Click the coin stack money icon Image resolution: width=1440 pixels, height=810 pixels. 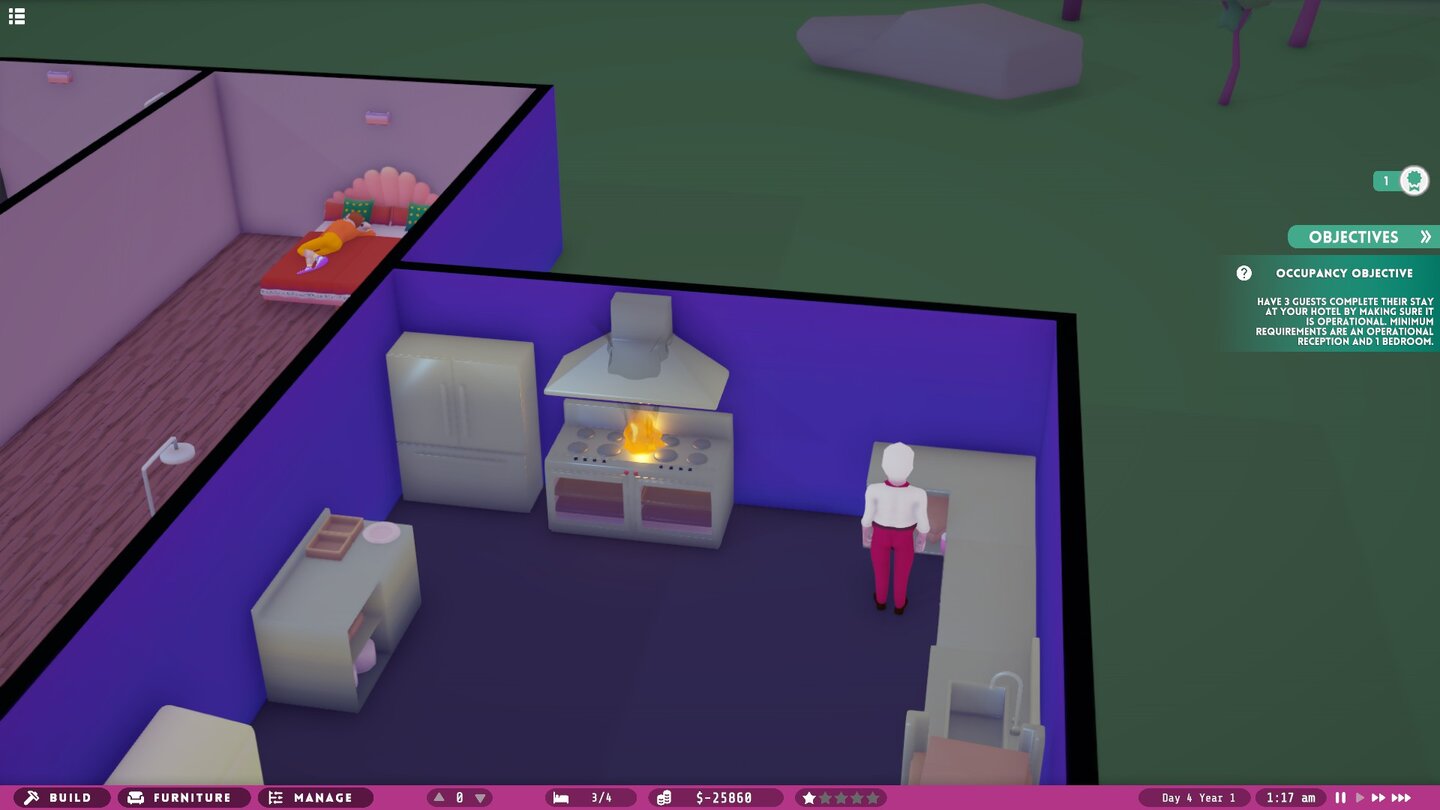pos(663,797)
